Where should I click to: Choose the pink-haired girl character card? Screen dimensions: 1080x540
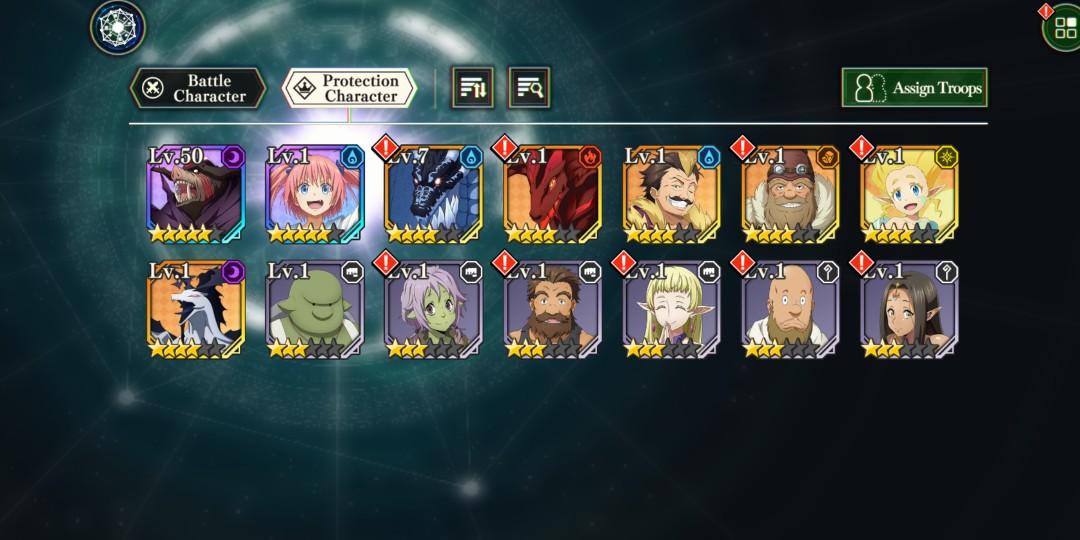pyautogui.click(x=315, y=195)
